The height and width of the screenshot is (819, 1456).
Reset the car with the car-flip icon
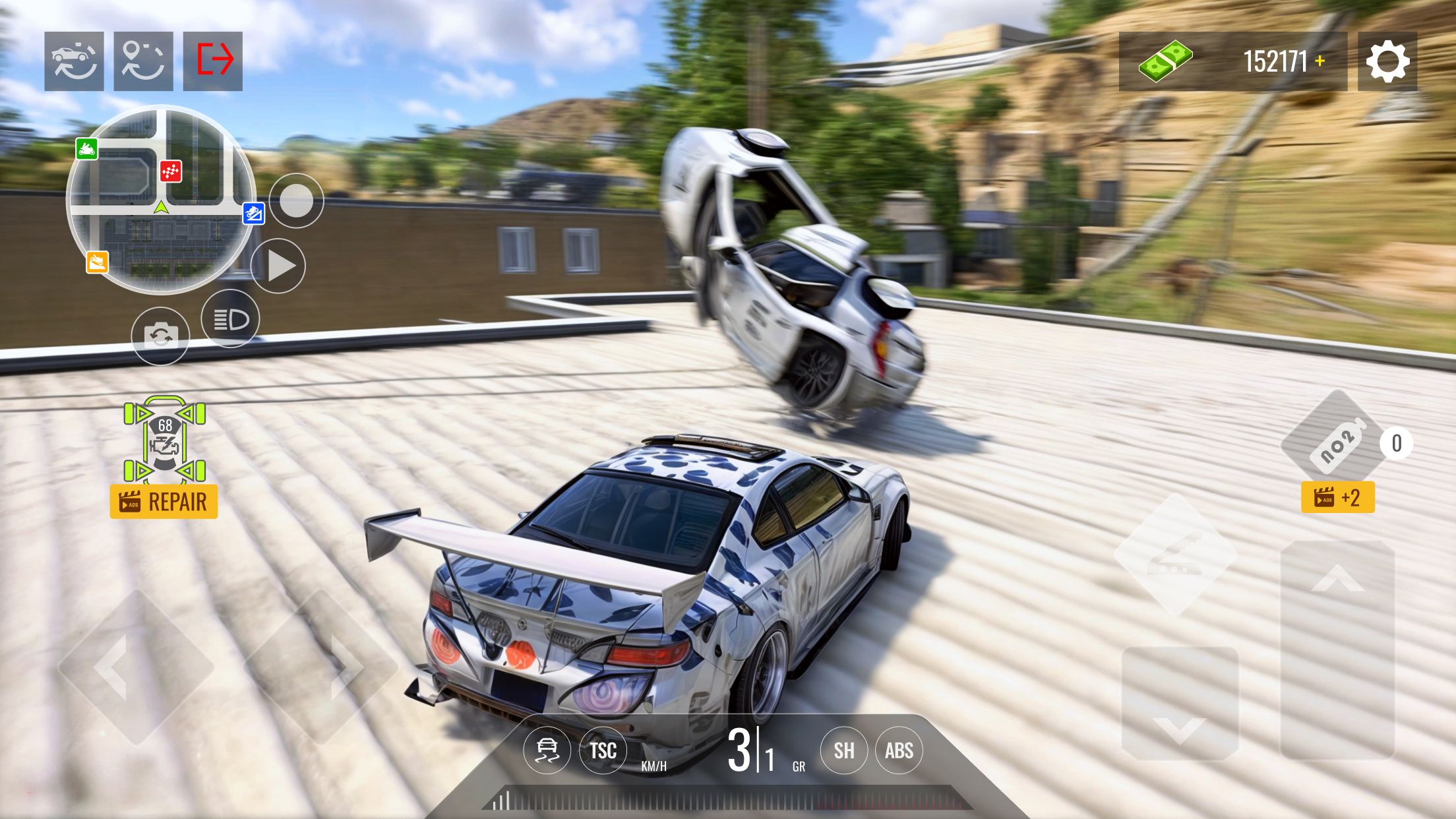pos(74,61)
